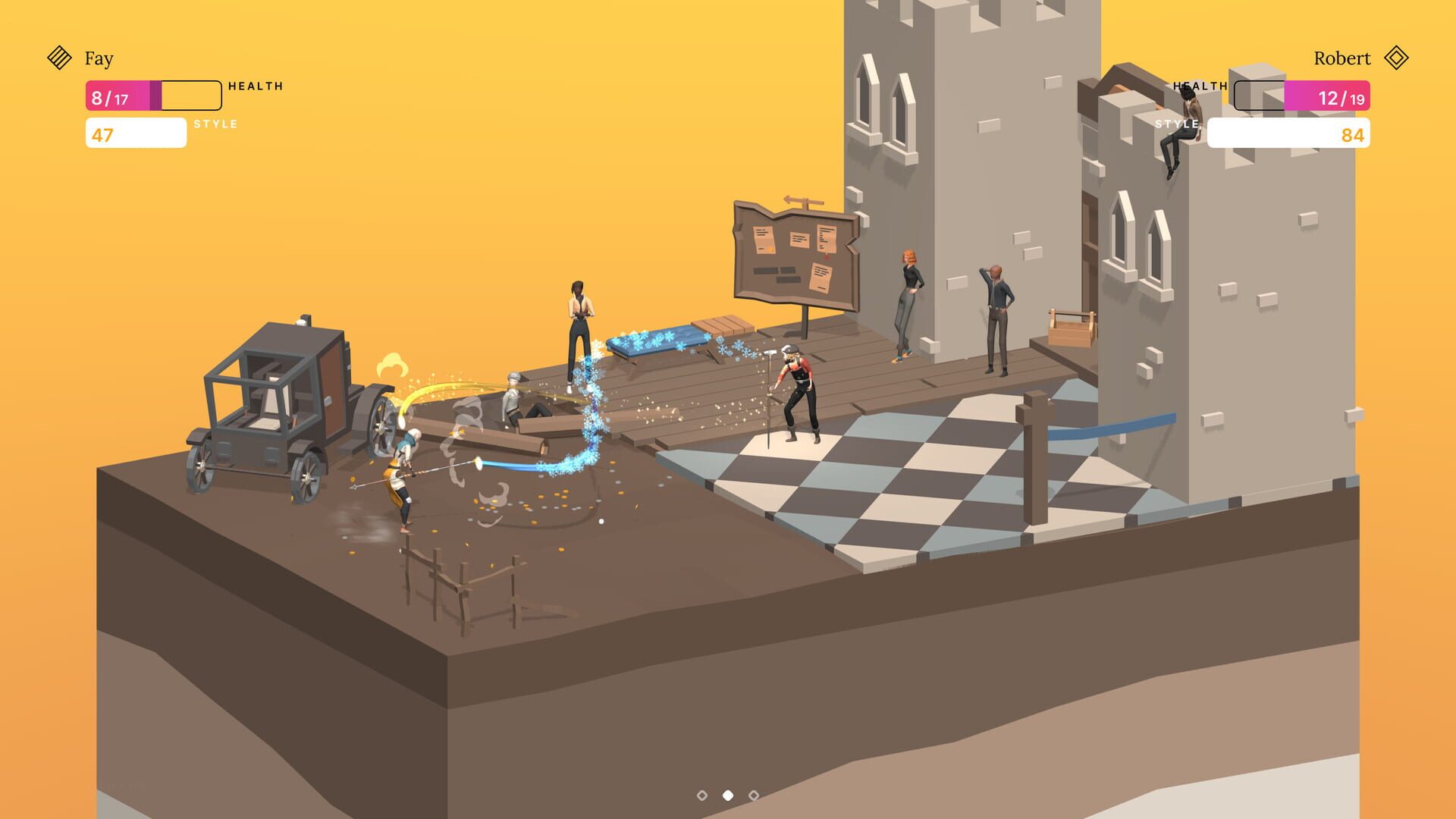Image resolution: width=1456 pixels, height=819 pixels.
Task: Select the left hollow diamond page indicator
Action: (701, 795)
